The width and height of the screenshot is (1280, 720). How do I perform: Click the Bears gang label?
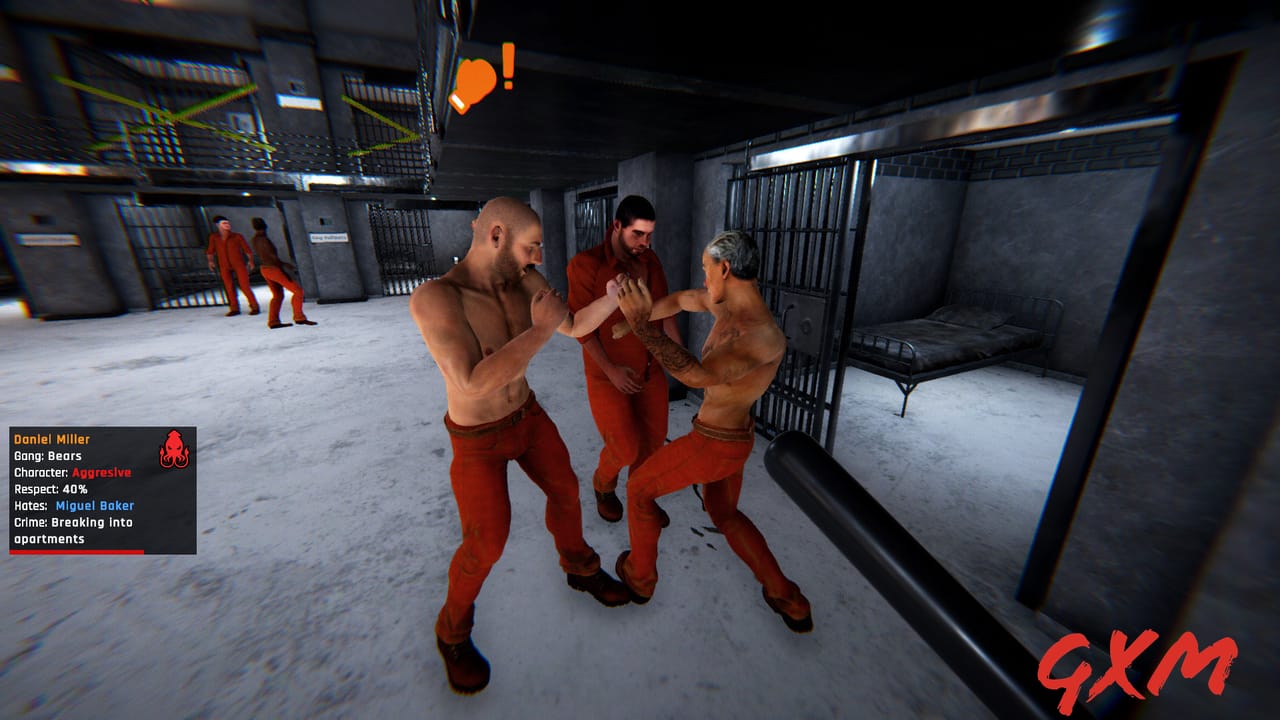[x=50, y=455]
